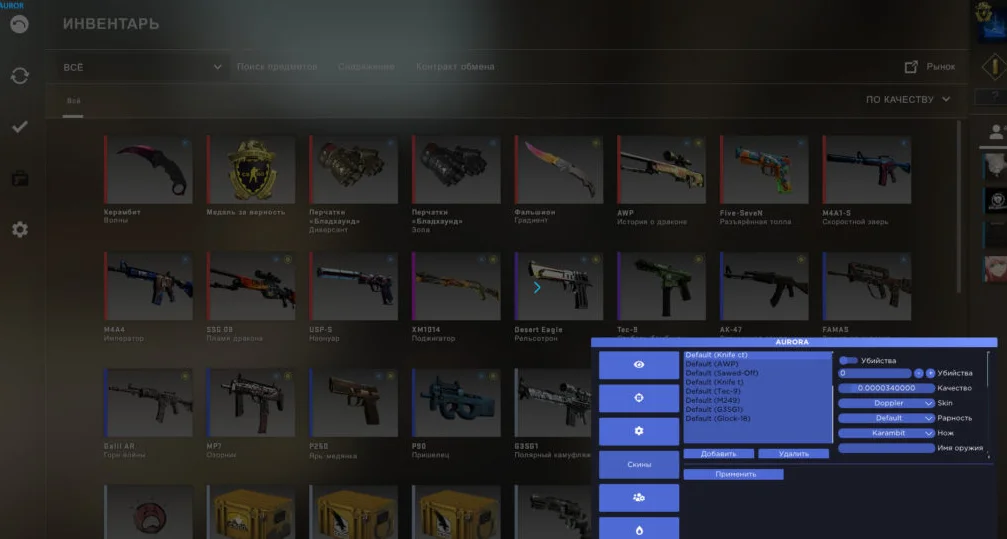
Task: Toggle the Убийства switch
Action: tap(848, 360)
